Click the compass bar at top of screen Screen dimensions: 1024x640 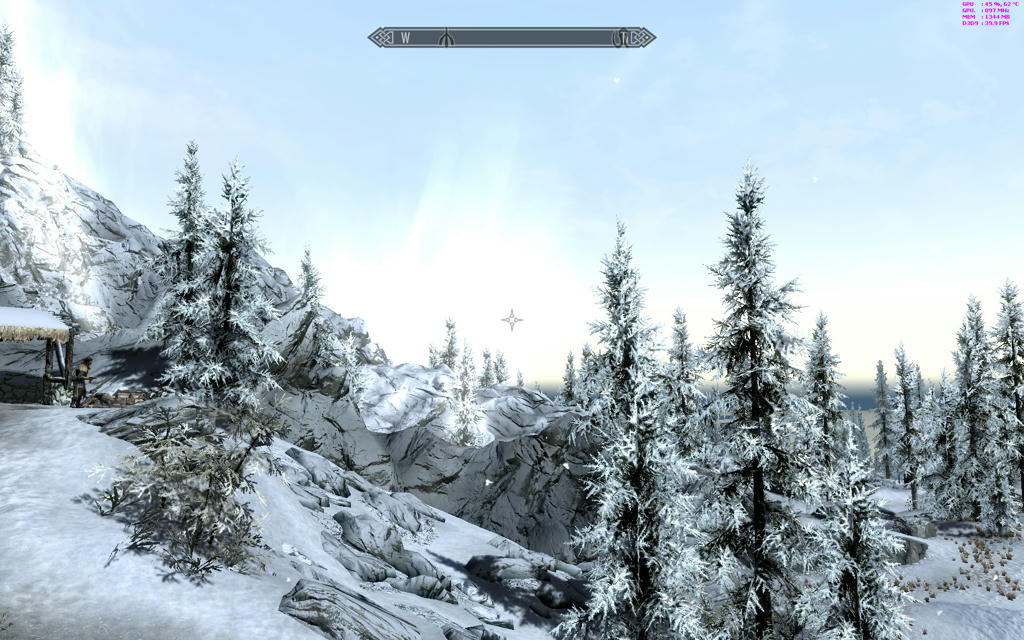coord(511,38)
